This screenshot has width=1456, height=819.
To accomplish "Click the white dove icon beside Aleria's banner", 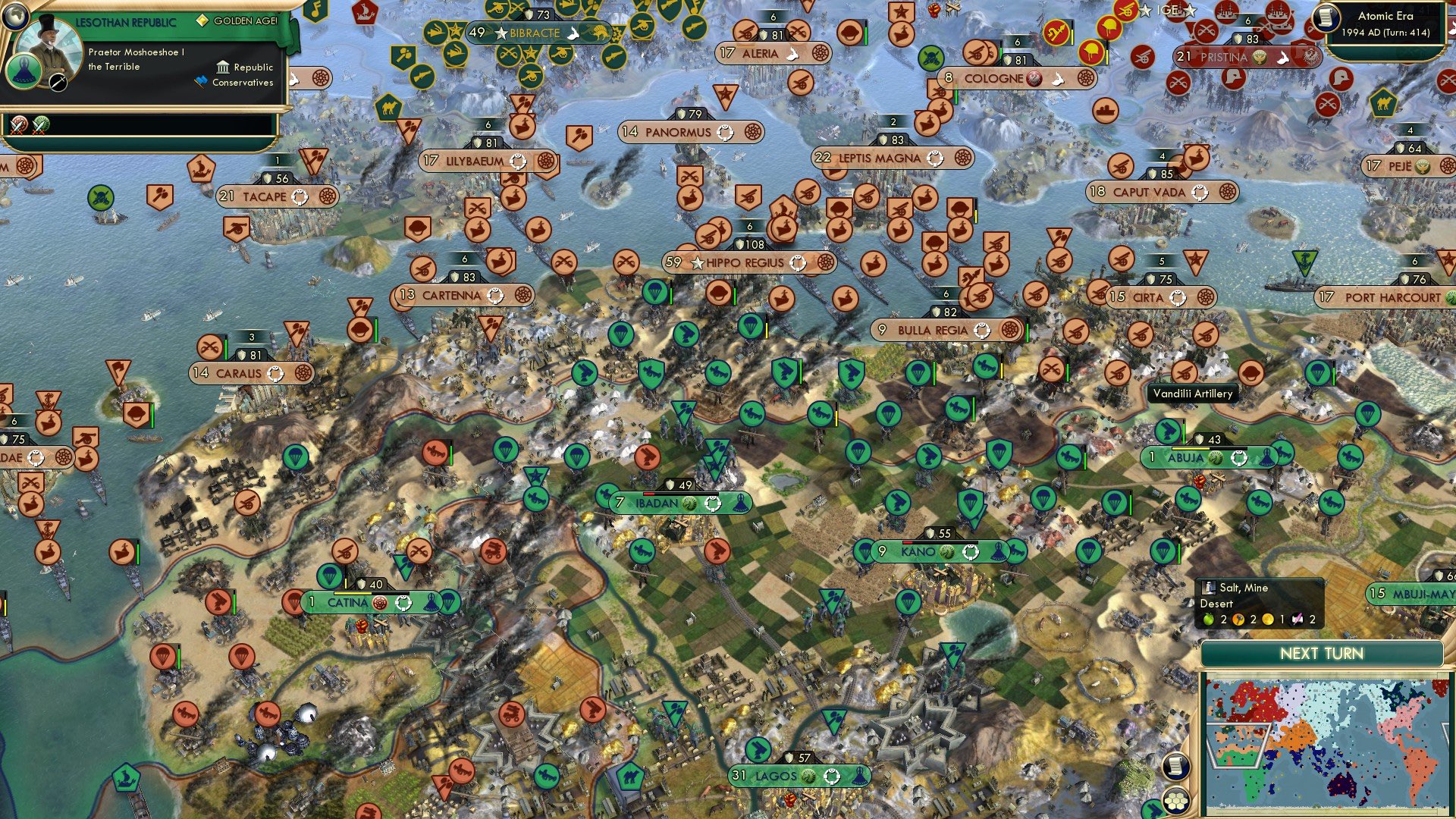I will pos(793,53).
